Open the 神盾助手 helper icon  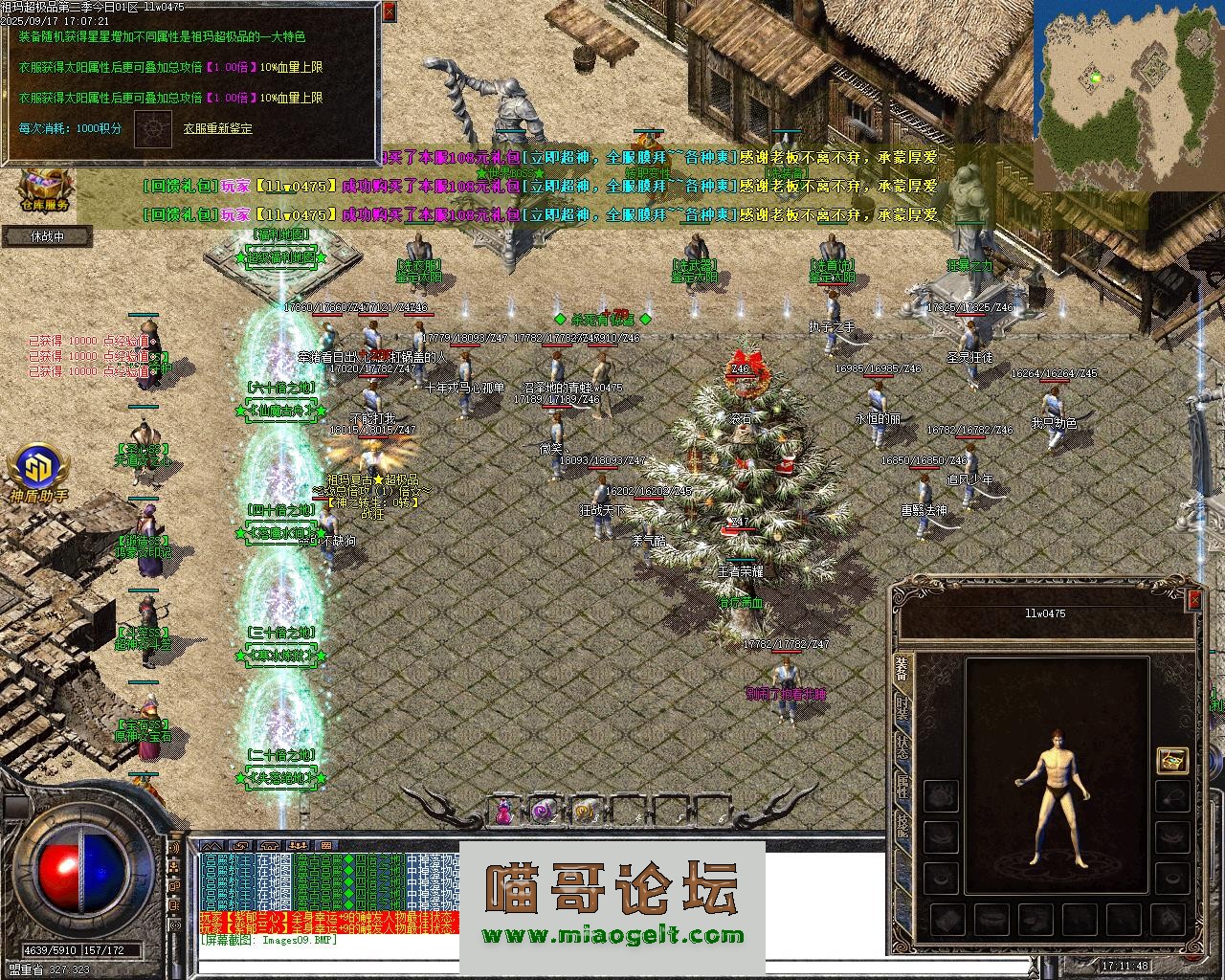(39, 474)
